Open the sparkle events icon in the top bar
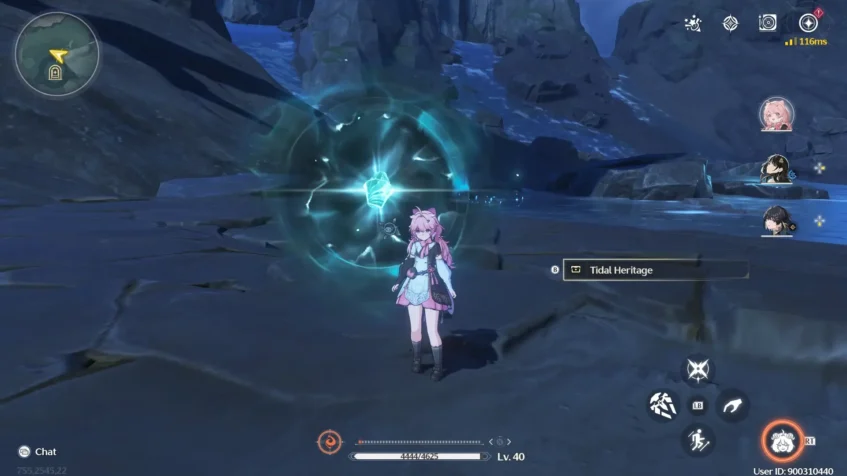 (692, 23)
